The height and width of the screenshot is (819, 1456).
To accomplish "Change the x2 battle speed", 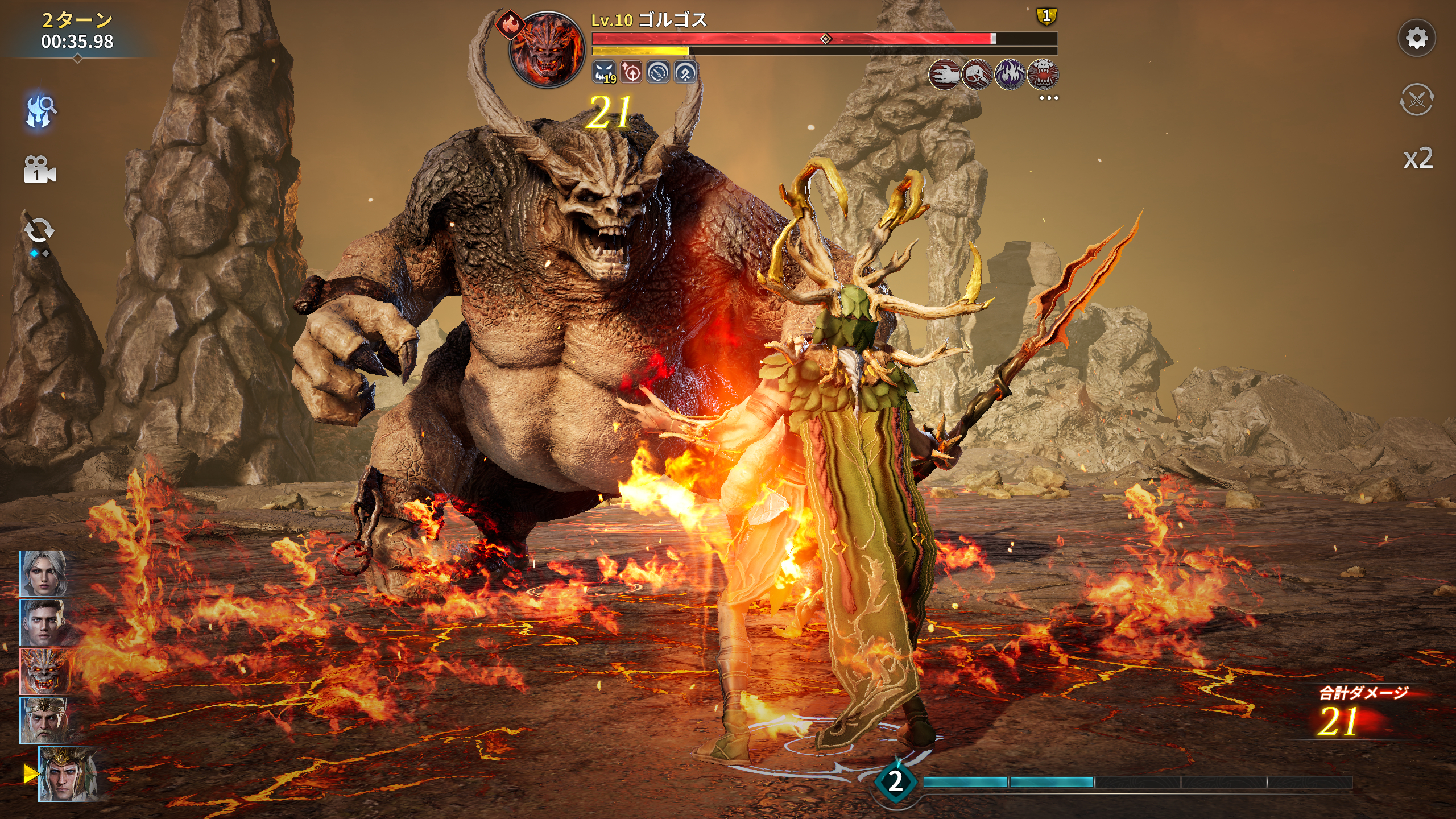I will [1417, 159].
